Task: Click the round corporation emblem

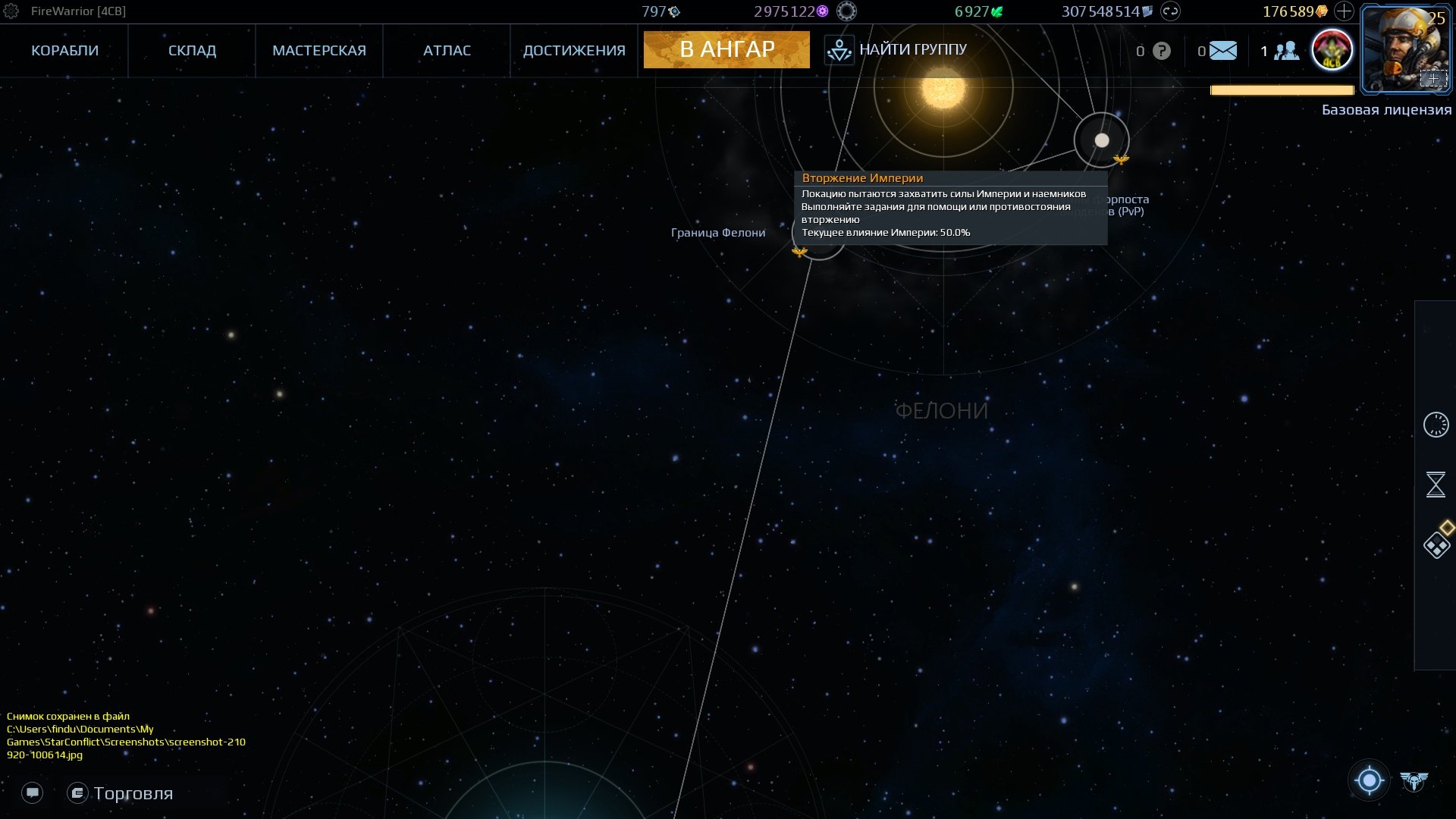Action: [1332, 51]
